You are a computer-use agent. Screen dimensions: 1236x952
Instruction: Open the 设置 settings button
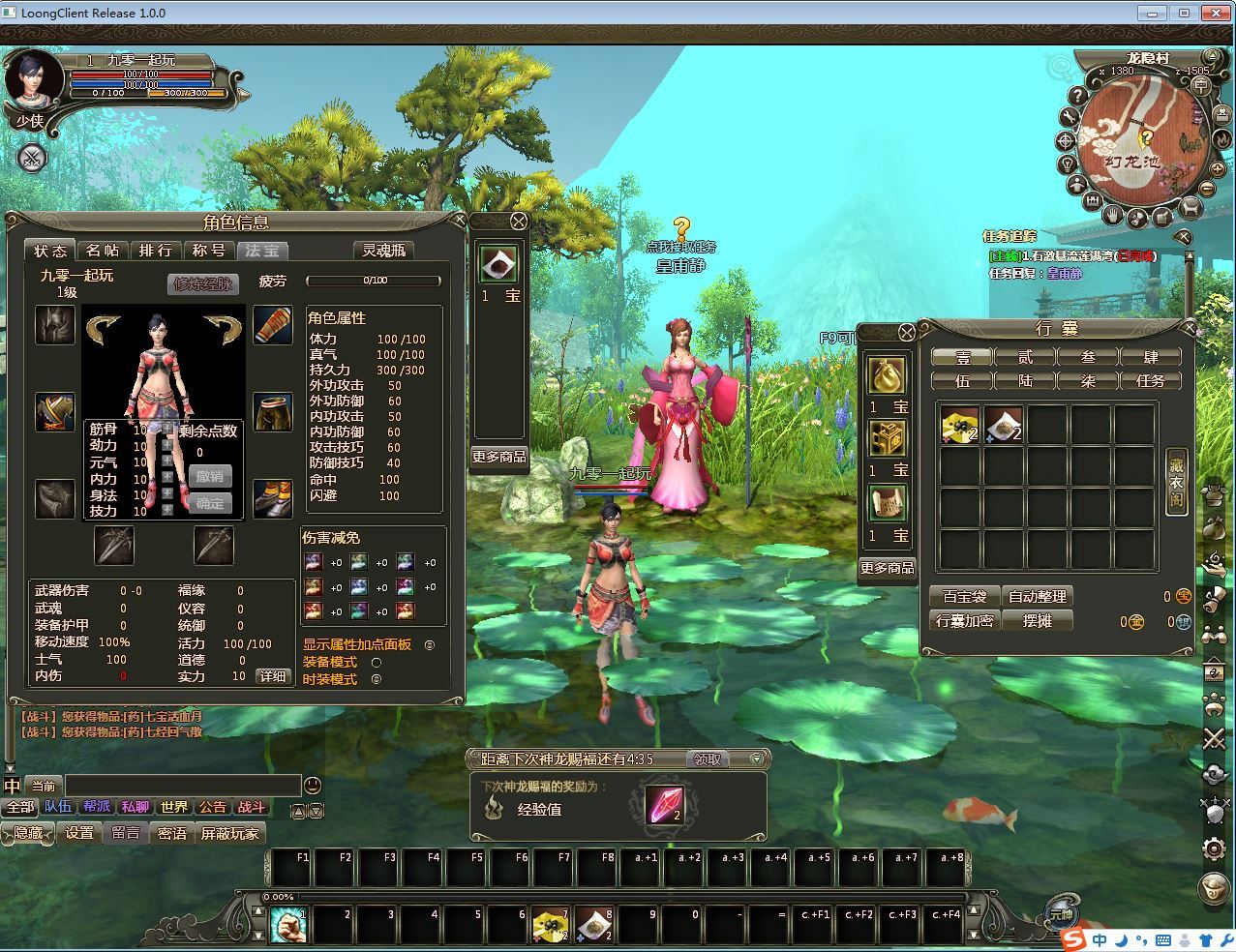coord(79,833)
